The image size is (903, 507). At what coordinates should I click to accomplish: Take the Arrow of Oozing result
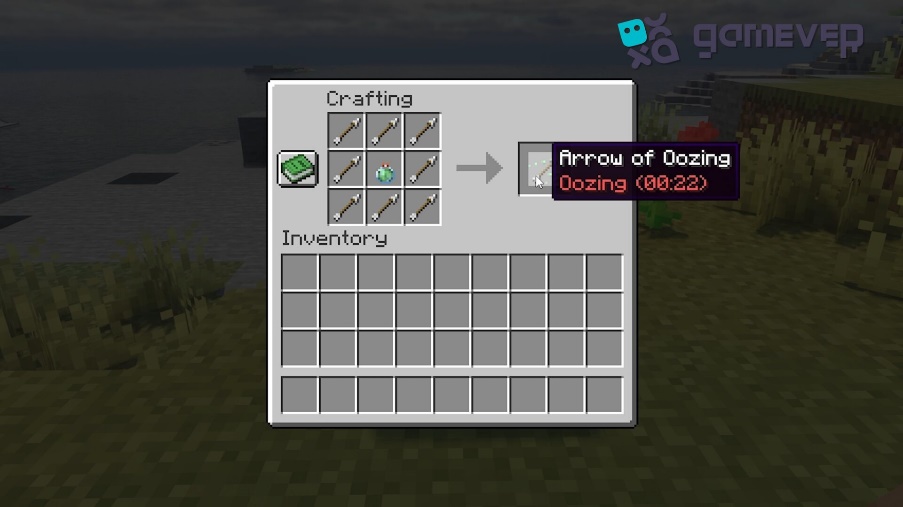click(536, 168)
